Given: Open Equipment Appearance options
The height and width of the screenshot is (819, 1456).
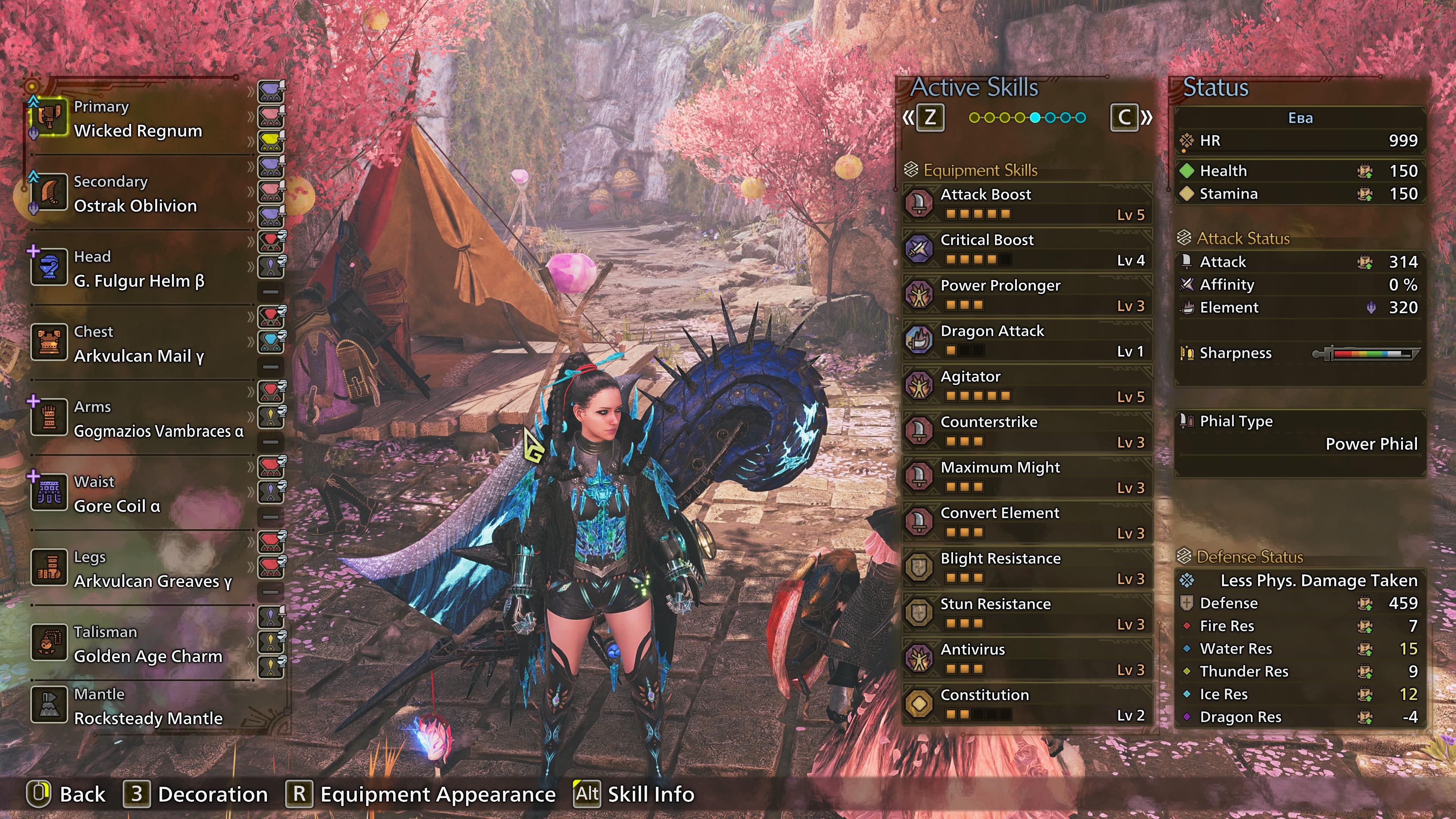Looking at the screenshot, I should (x=421, y=794).
